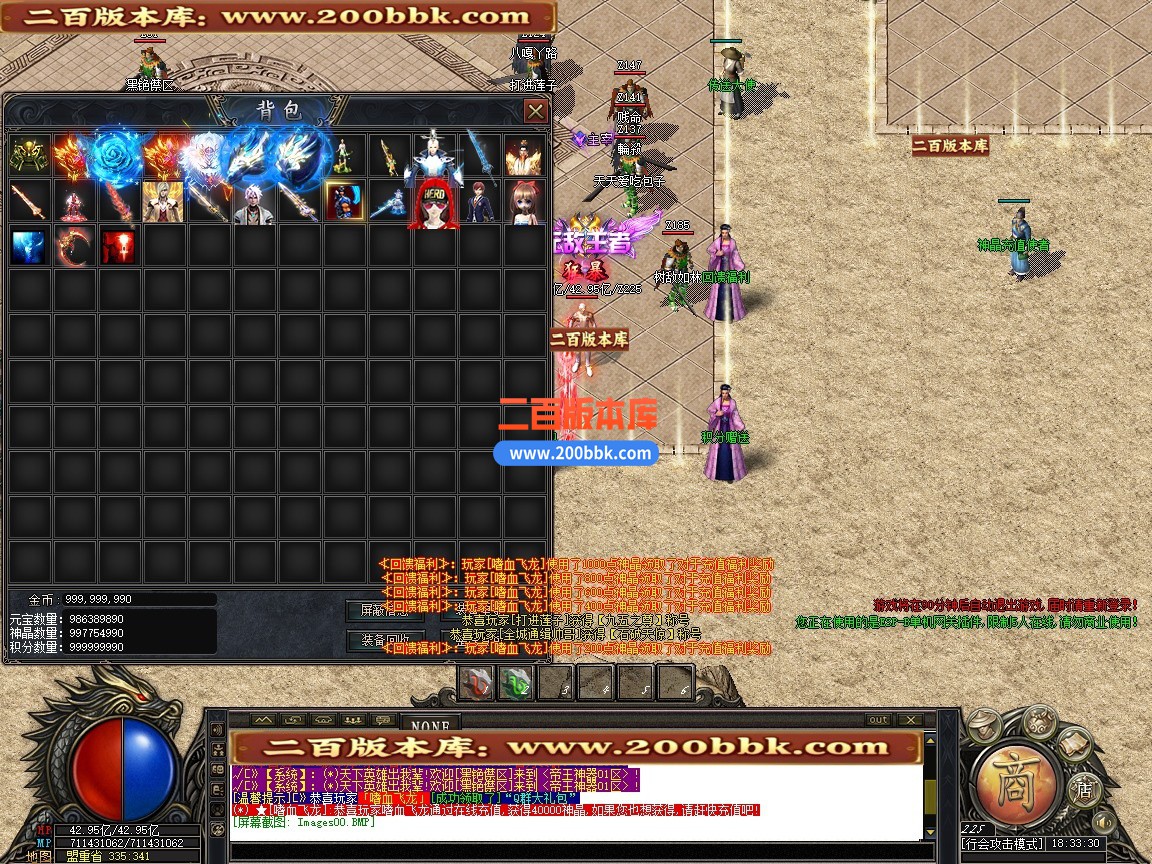Choose the highlighted blue fighter portrait slot

(345, 201)
